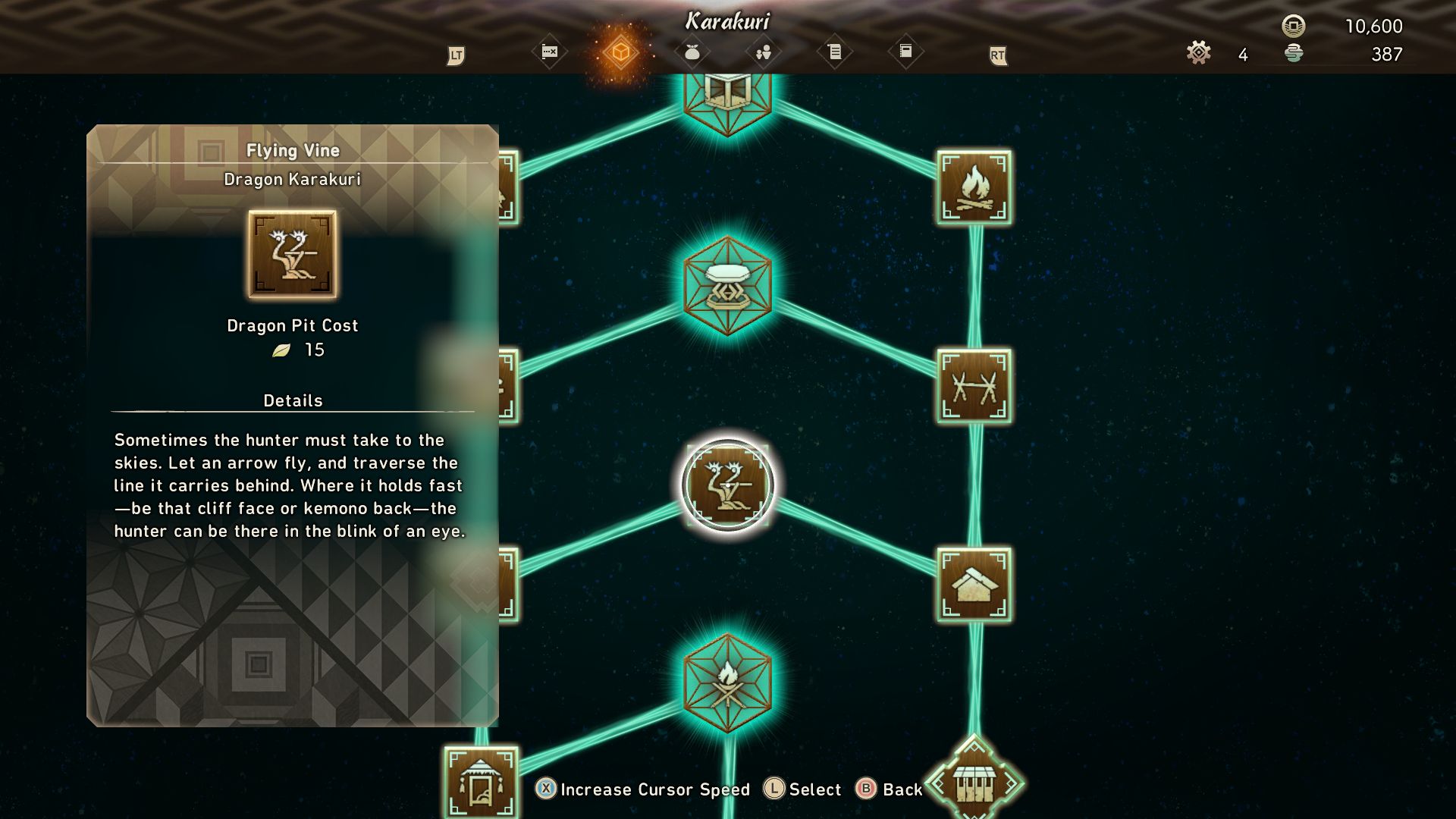1456x819 pixels.
Task: Open the notebook journal tab
Action: (905, 52)
